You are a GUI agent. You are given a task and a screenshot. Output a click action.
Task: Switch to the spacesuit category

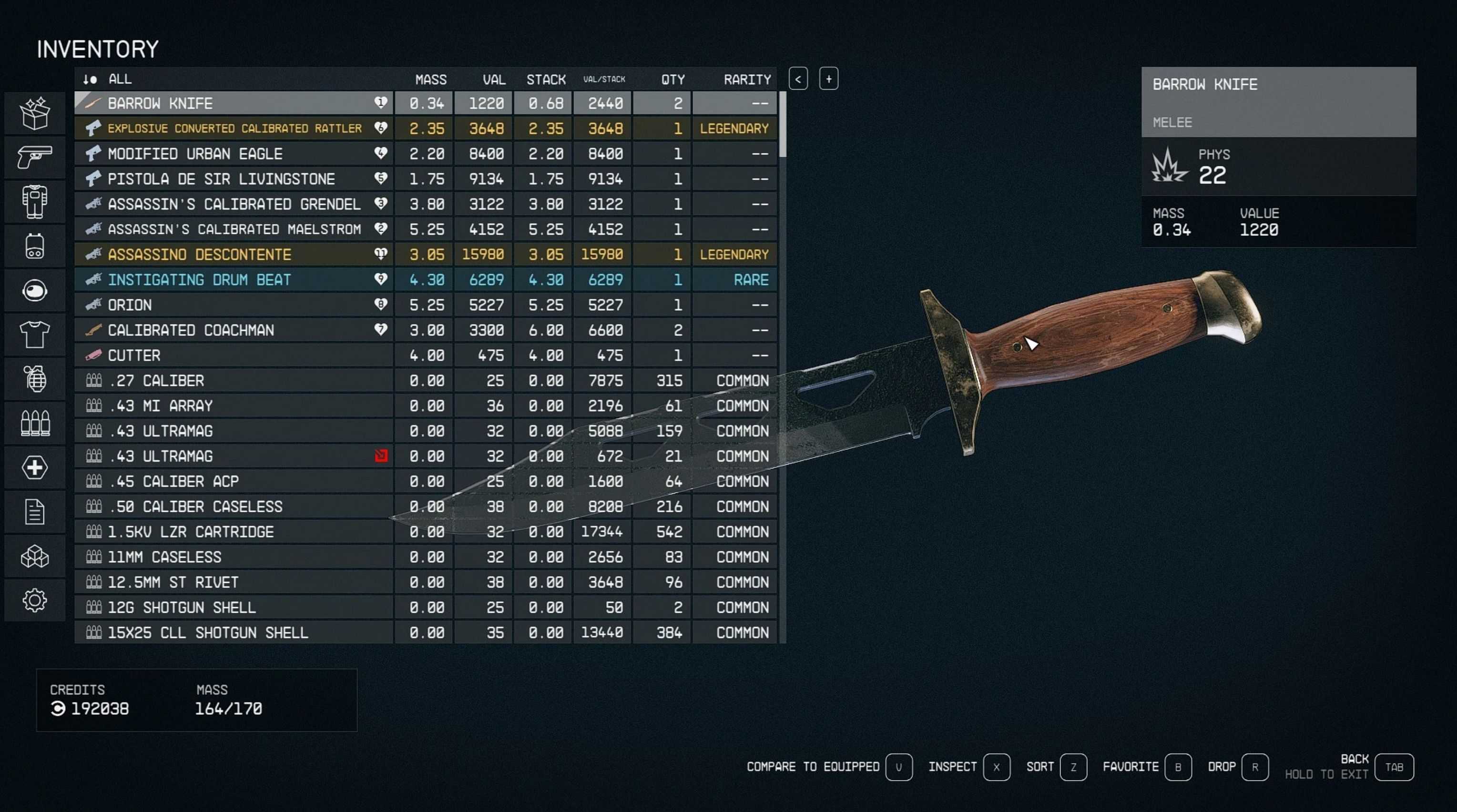(x=34, y=201)
